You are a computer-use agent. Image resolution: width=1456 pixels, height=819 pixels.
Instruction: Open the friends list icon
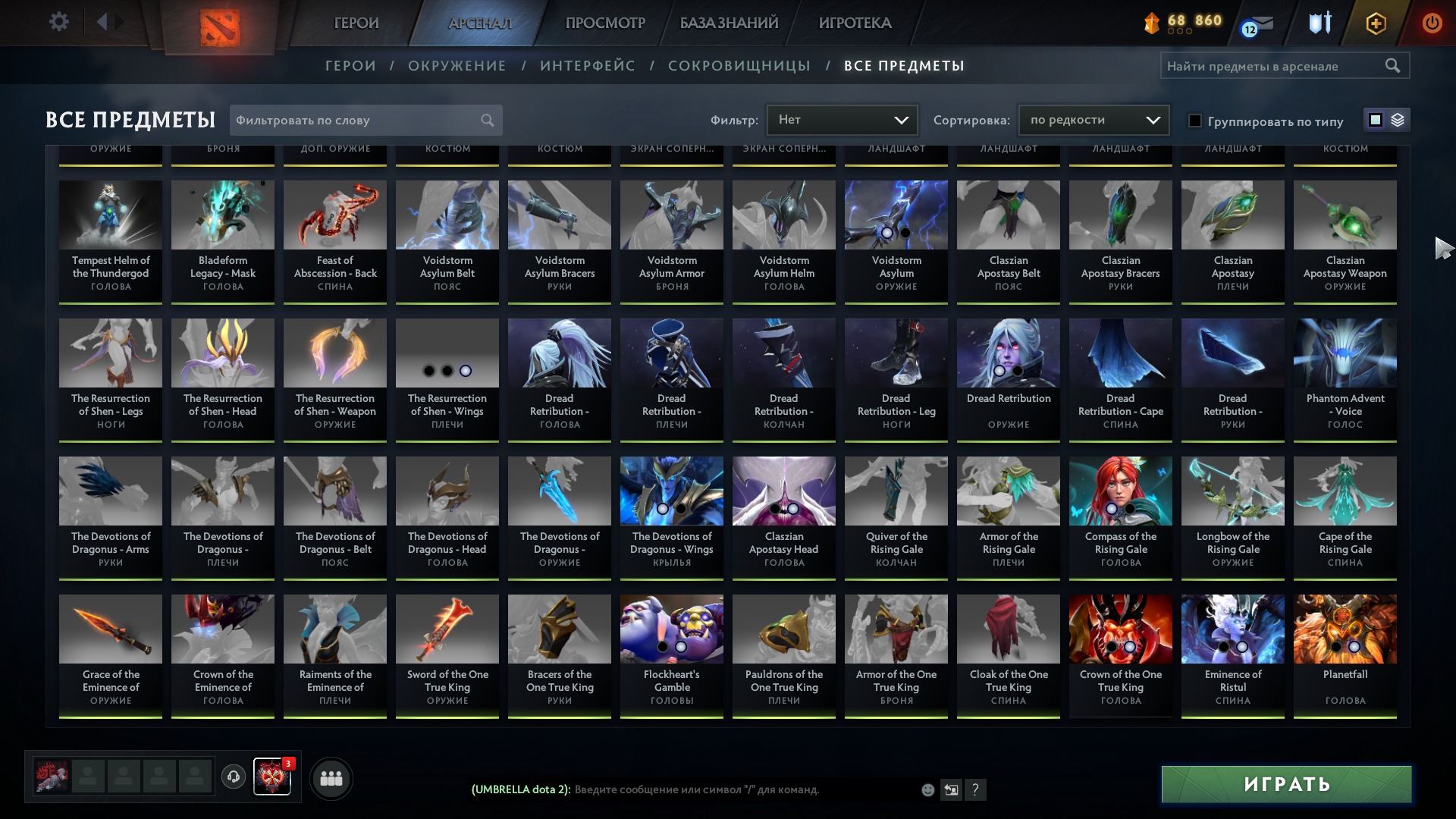tap(330, 778)
